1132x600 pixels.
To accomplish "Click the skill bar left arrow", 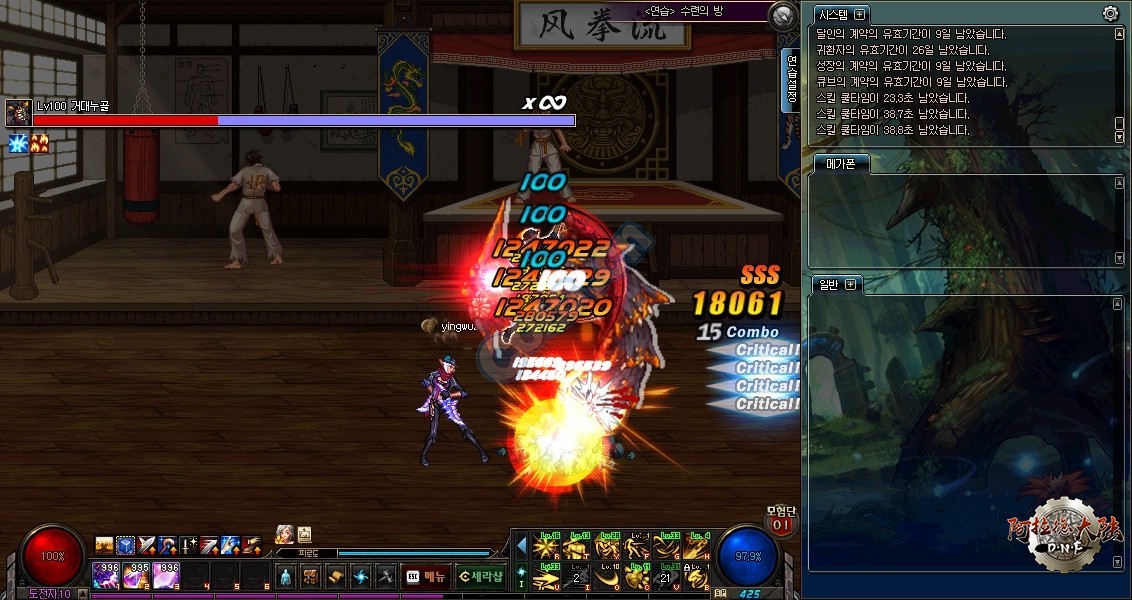I will (521, 546).
